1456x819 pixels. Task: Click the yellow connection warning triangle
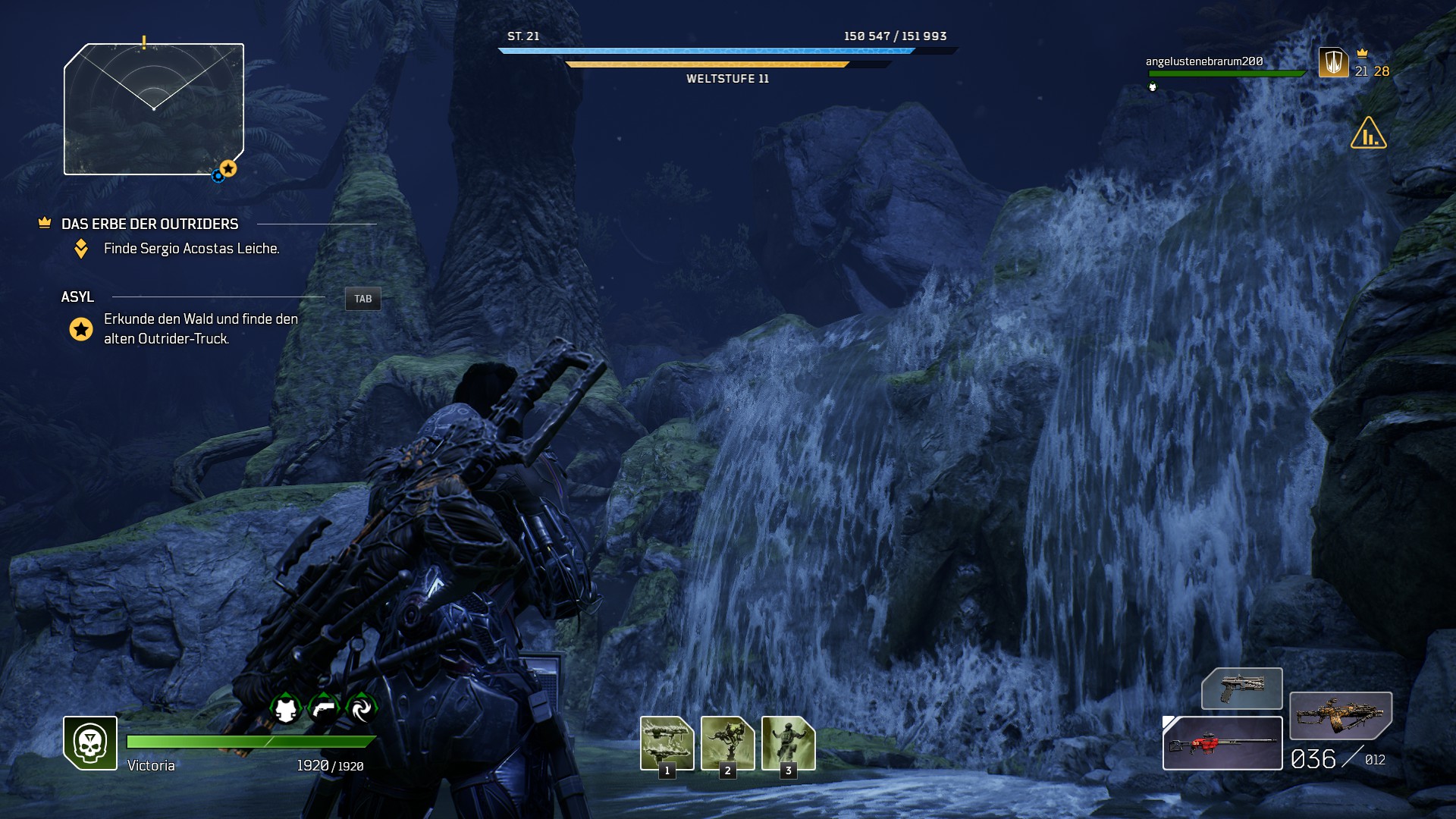coord(1368,133)
